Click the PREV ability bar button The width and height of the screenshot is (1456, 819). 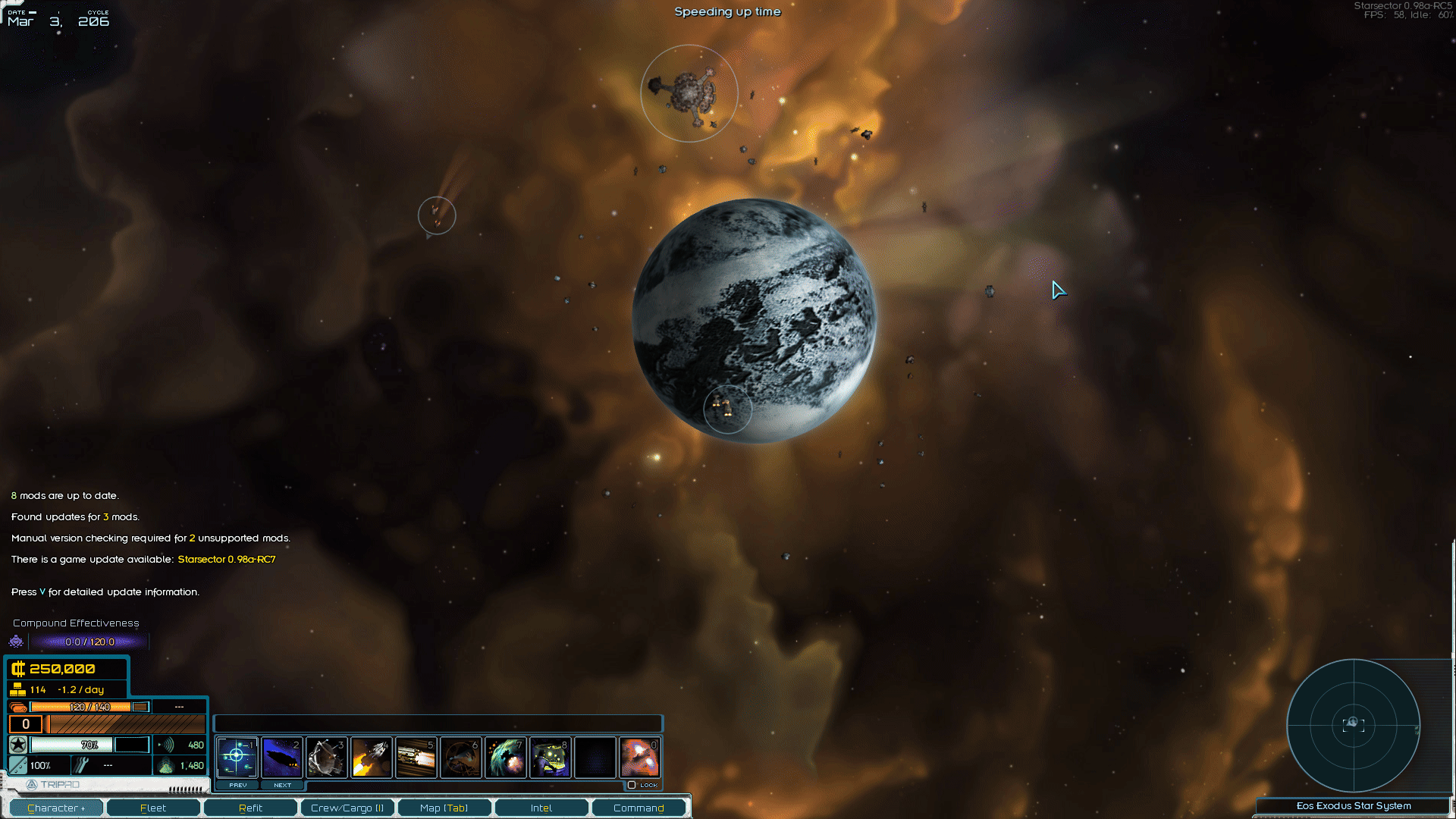238,785
